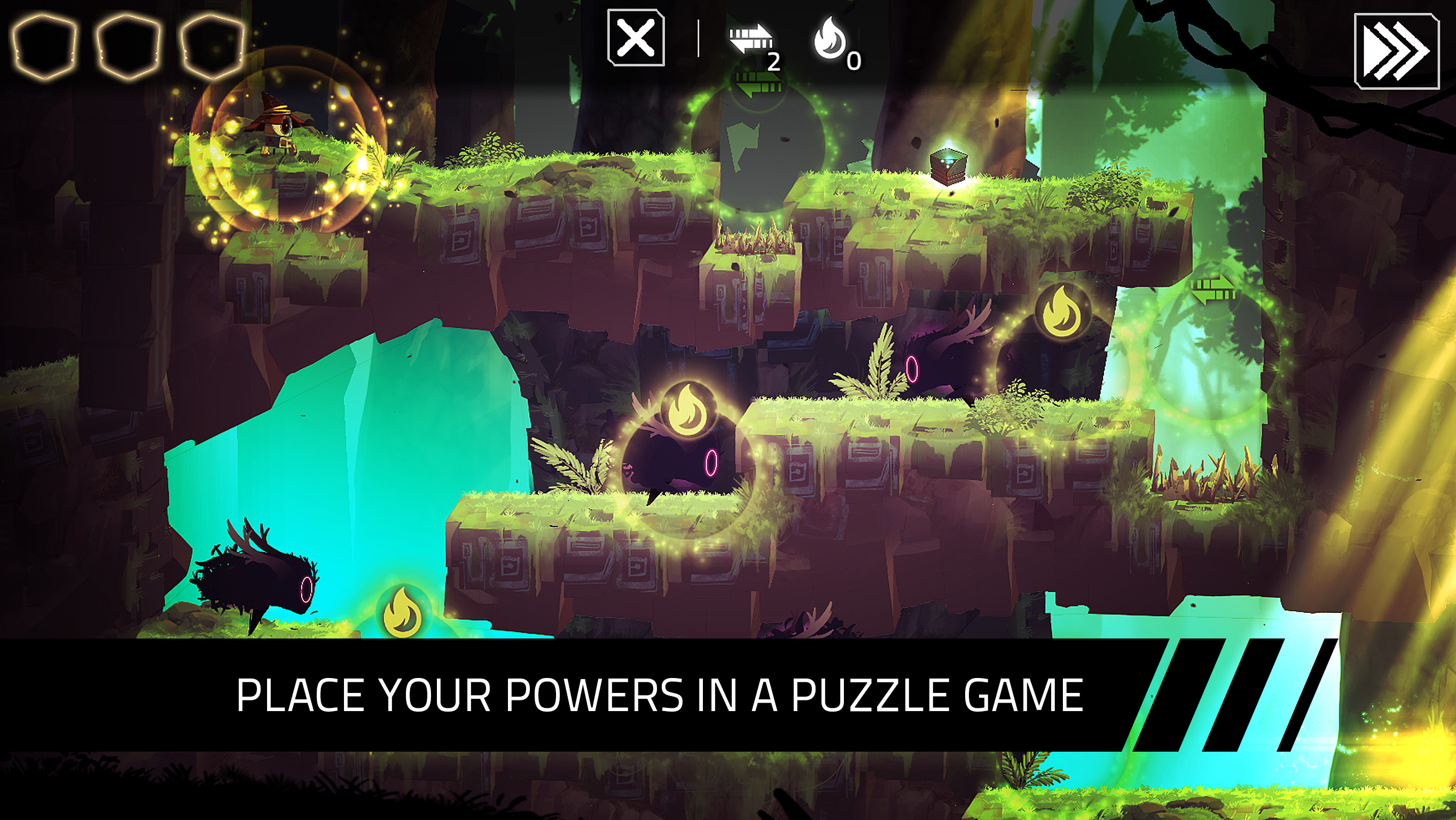Activate the fast-forward button
Image resolution: width=1456 pixels, height=820 pixels.
1396,51
